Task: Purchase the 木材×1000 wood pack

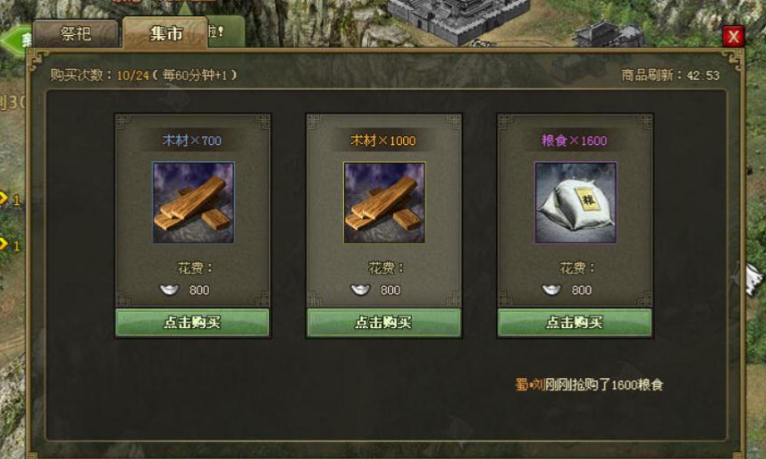Action: tap(383, 322)
